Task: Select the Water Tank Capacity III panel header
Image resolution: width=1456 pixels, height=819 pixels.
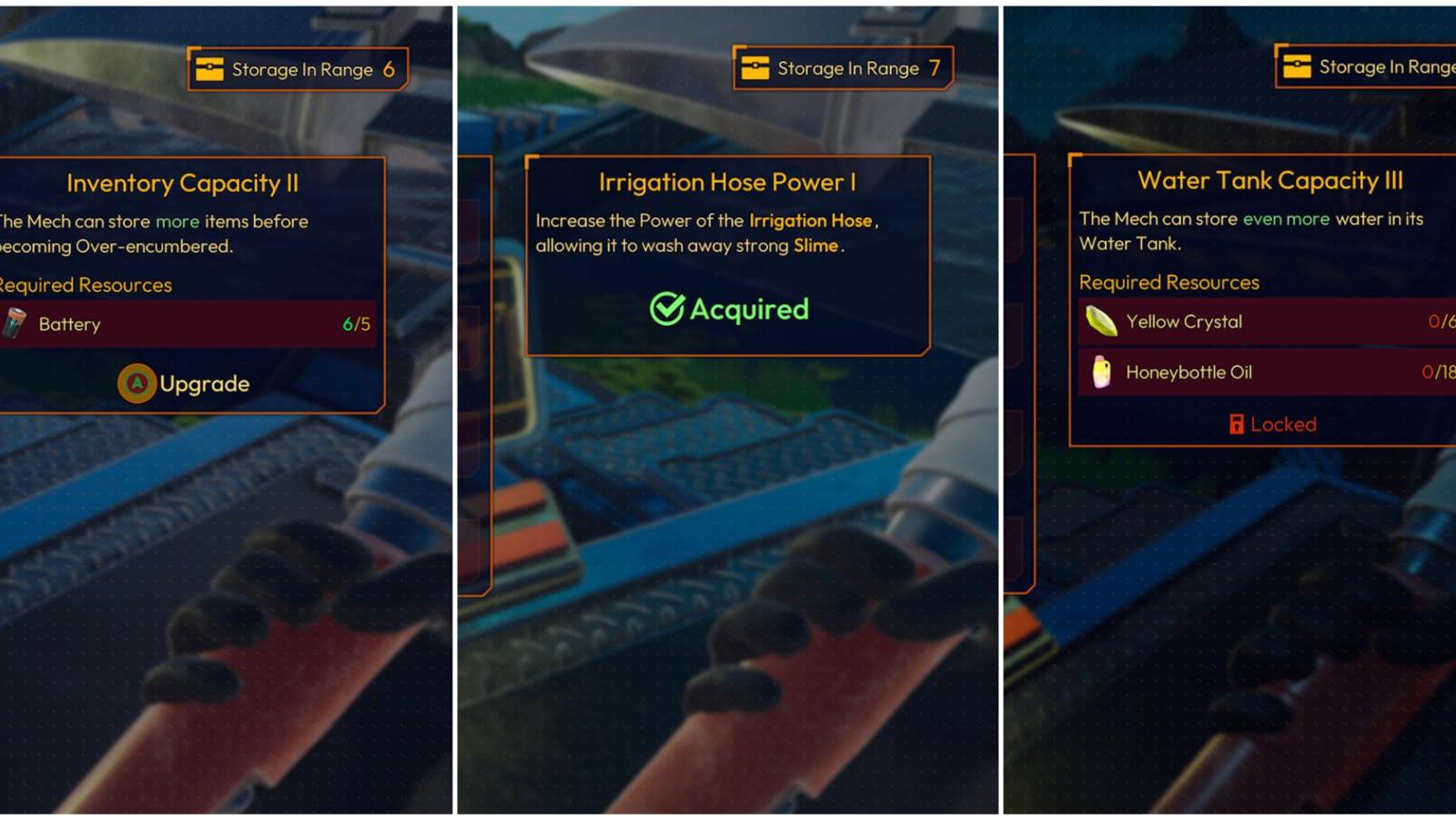Action: point(1269,180)
